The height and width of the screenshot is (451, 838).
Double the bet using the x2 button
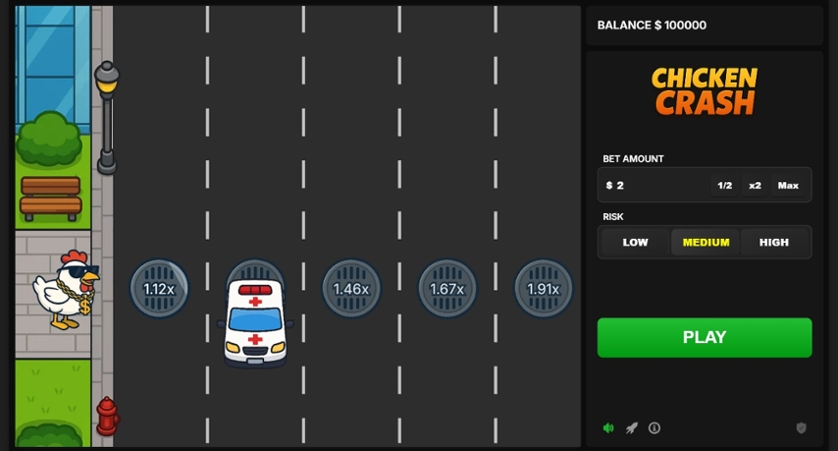[x=755, y=185]
